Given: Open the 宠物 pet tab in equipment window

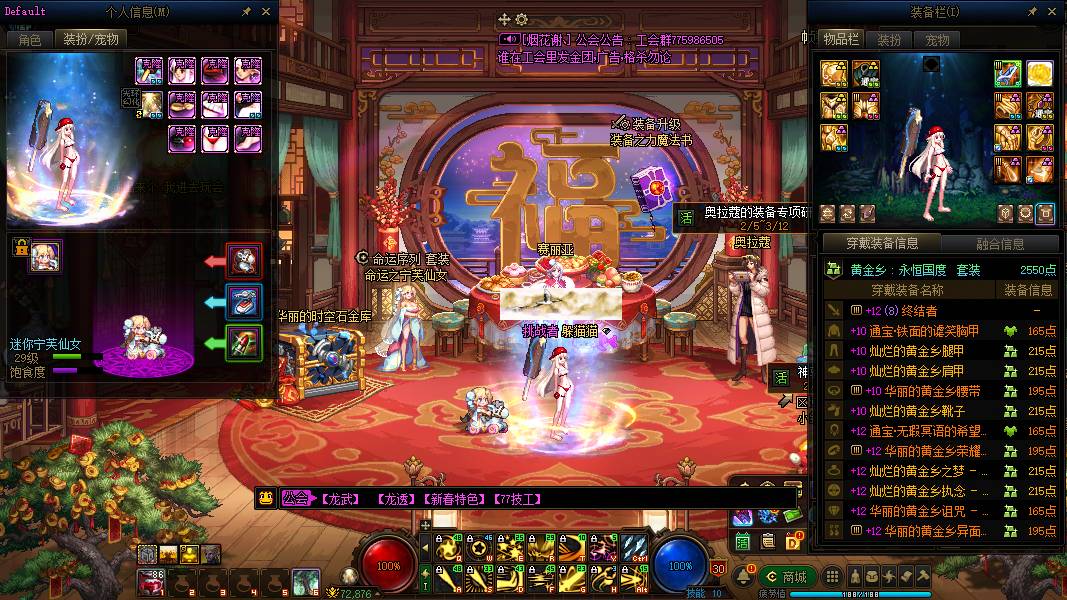Looking at the screenshot, I should (x=937, y=40).
